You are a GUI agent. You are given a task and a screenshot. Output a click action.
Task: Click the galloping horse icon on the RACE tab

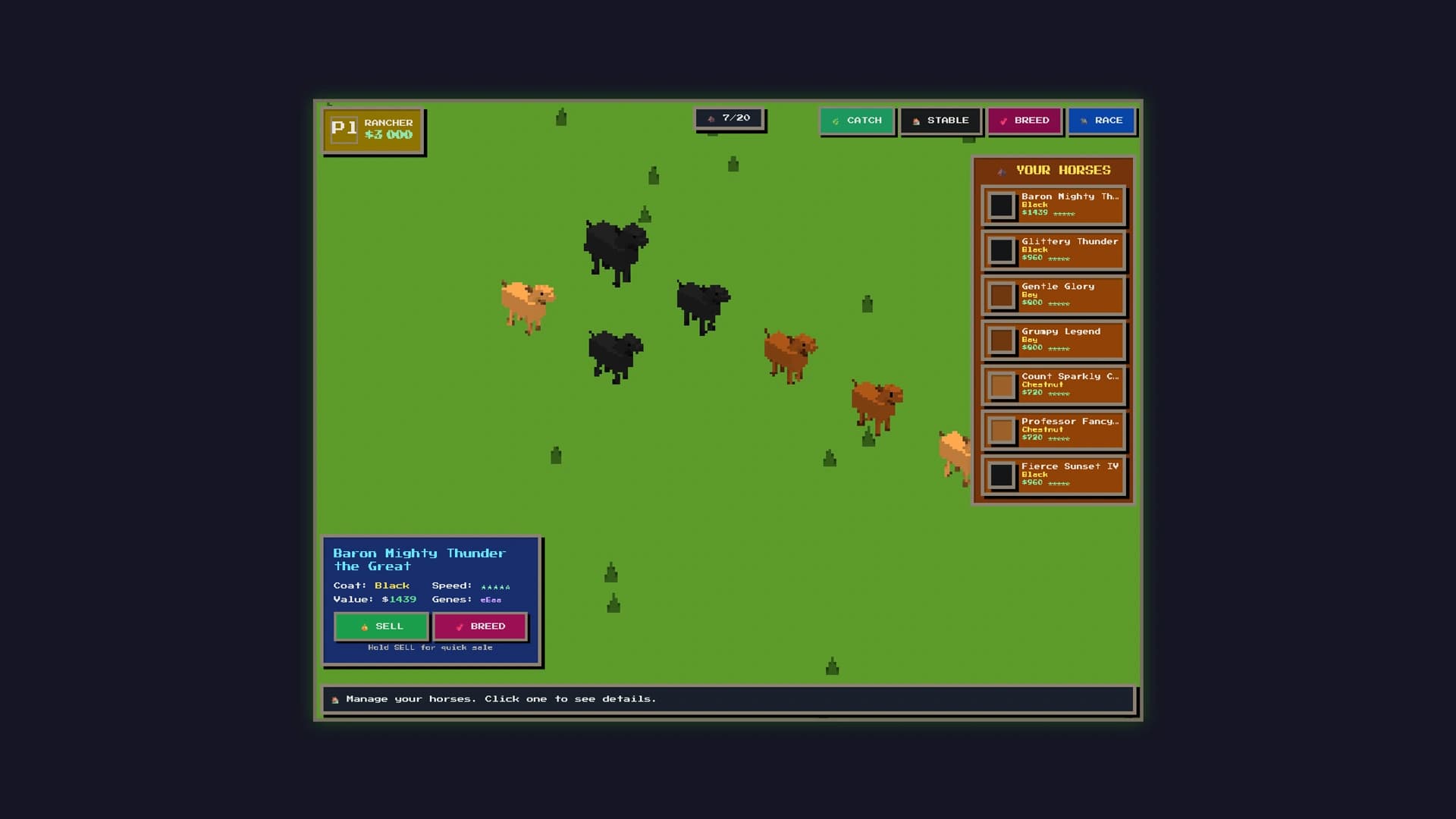click(1084, 121)
